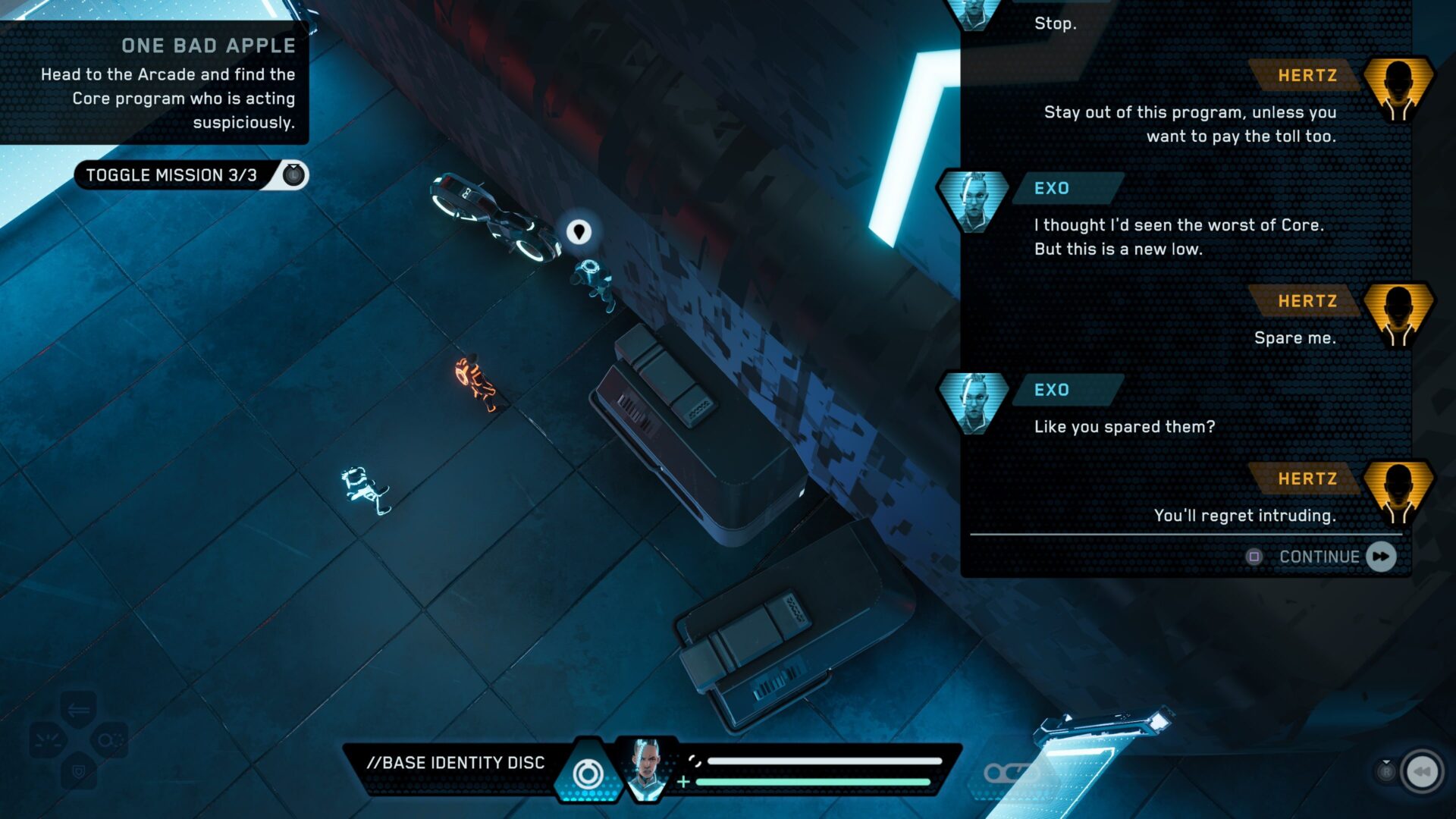The height and width of the screenshot is (819, 1456).
Task: Click the timer toggle beside Toggle Mission
Action: pos(291,174)
